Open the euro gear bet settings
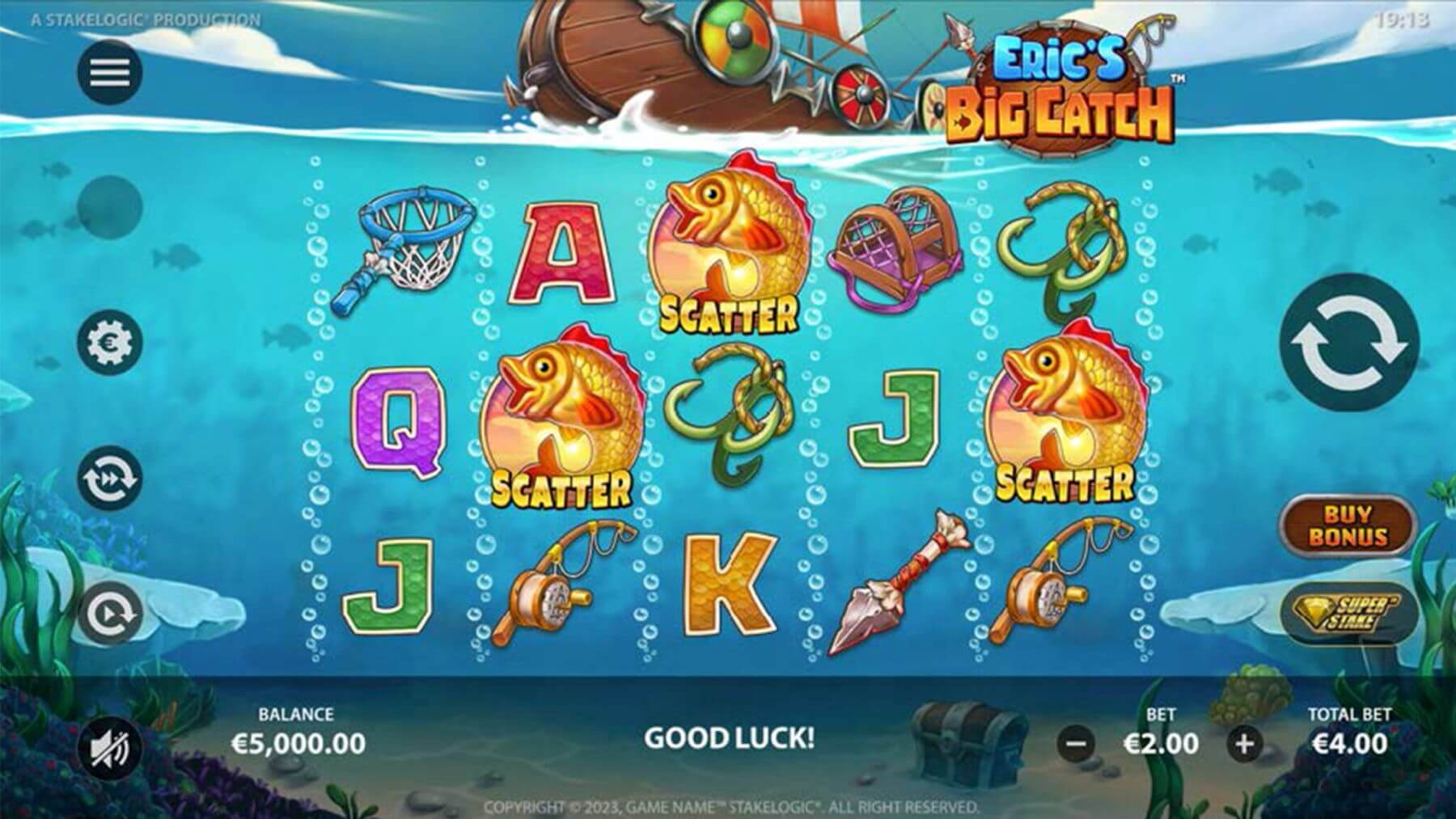1456x819 pixels. [x=110, y=342]
